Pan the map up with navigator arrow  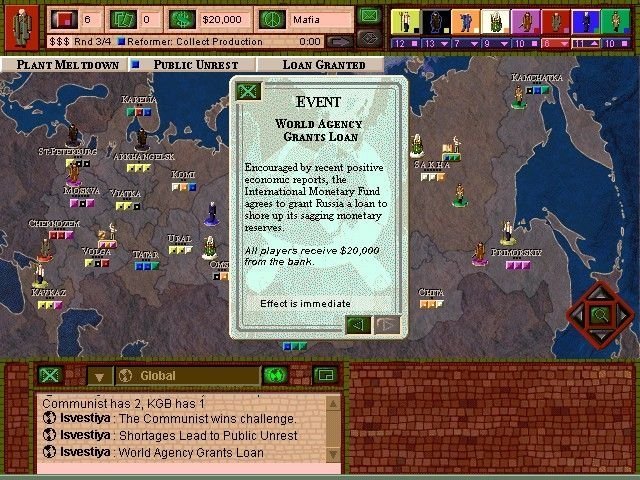pyautogui.click(x=600, y=291)
